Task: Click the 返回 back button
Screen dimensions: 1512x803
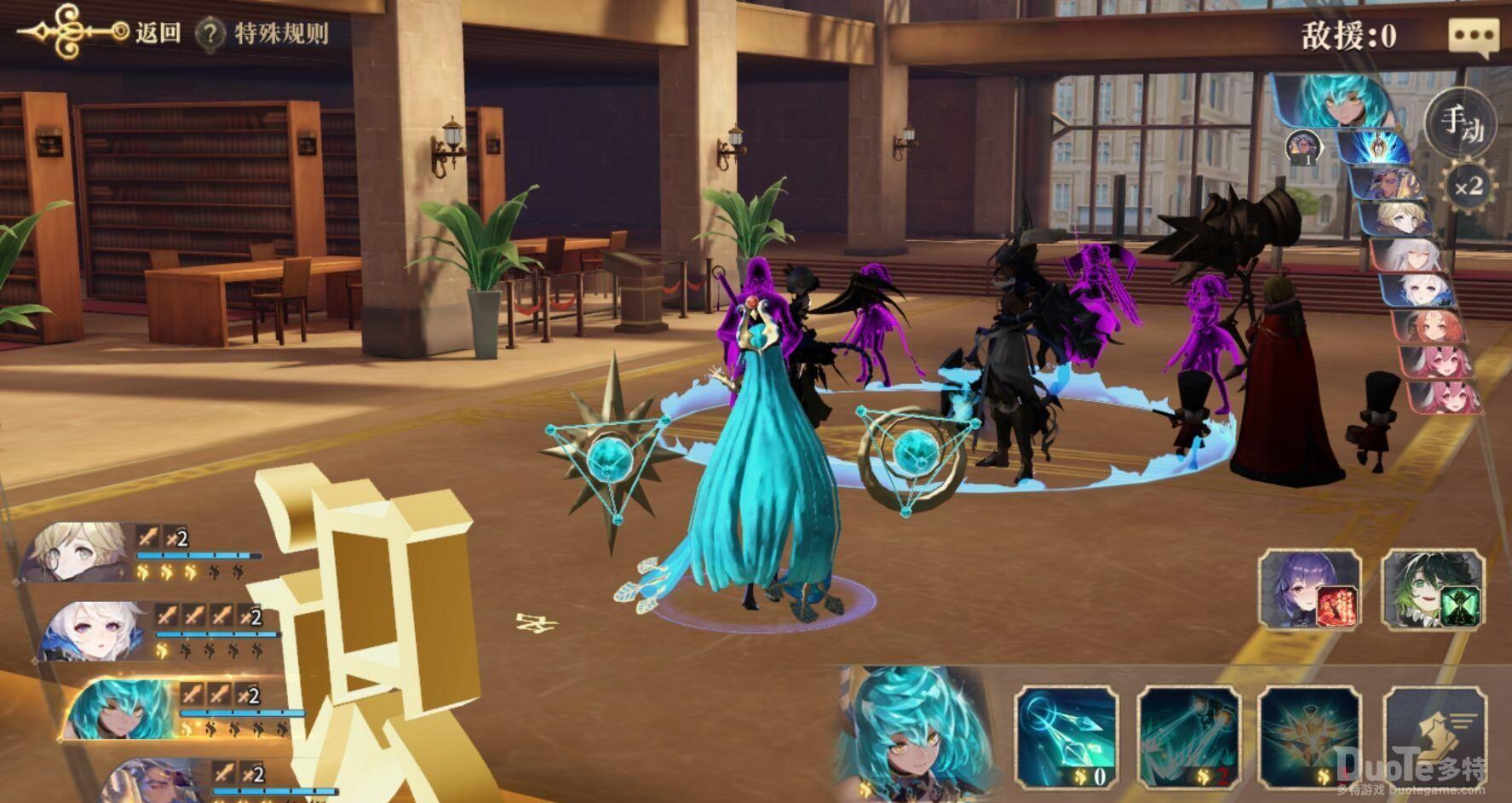Action: point(158,33)
